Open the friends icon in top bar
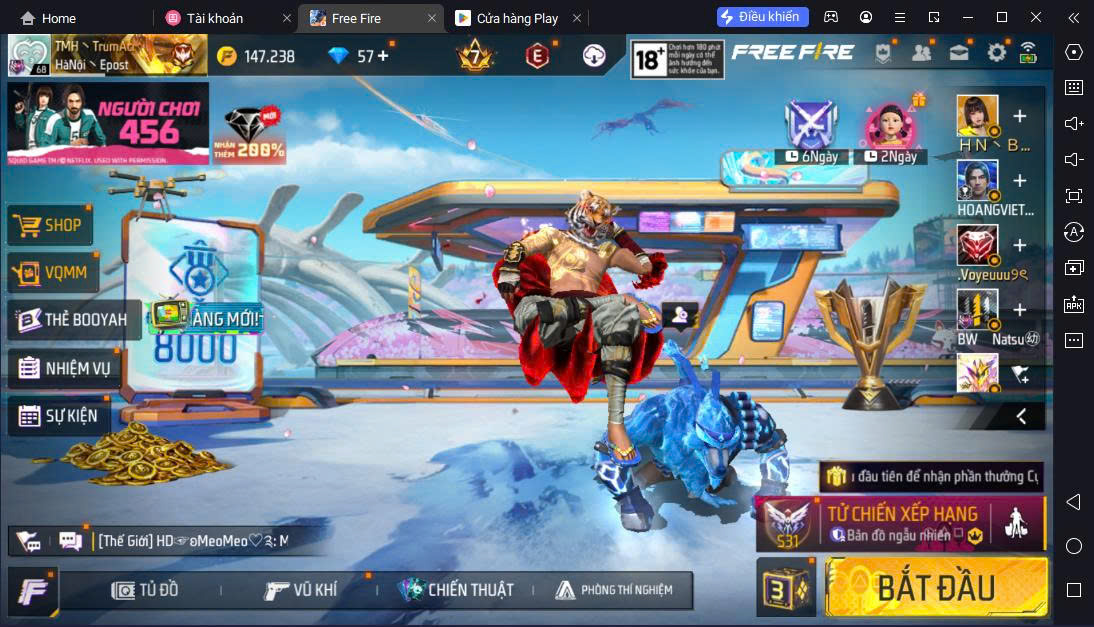The image size is (1094, 627). tap(921, 53)
